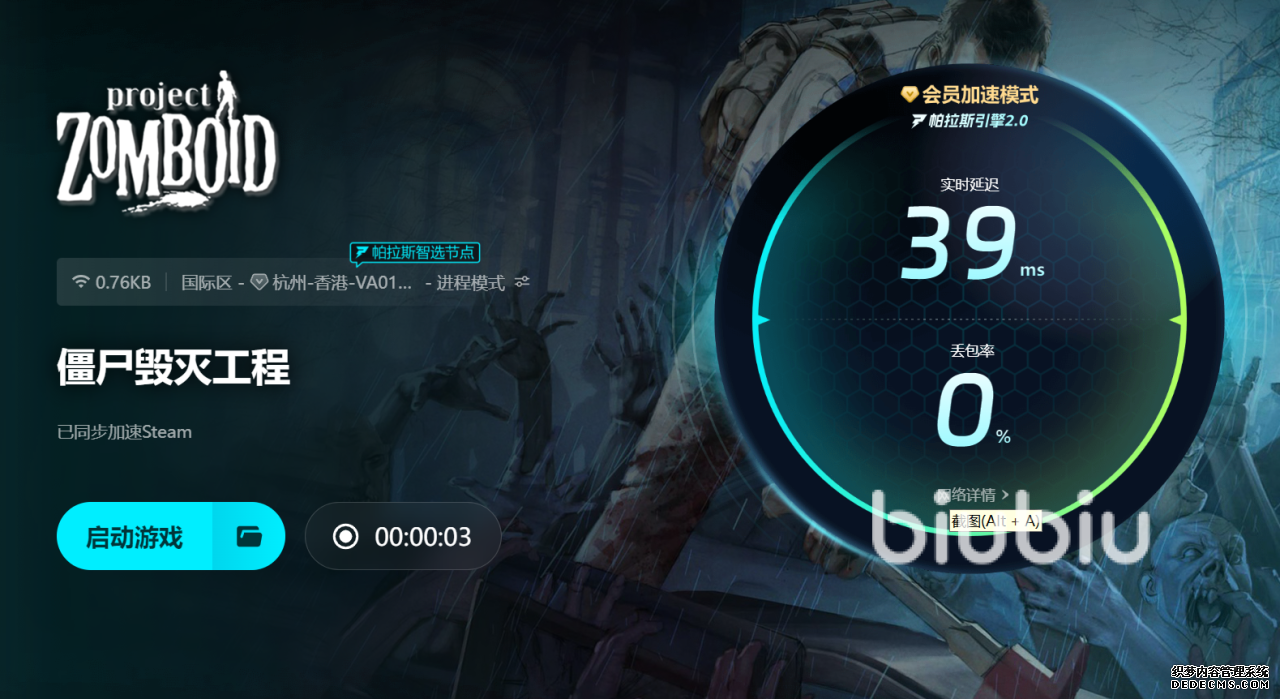This screenshot has height=699, width=1280.
Task: Click the 启动游戏 launch button
Action: click(134, 537)
